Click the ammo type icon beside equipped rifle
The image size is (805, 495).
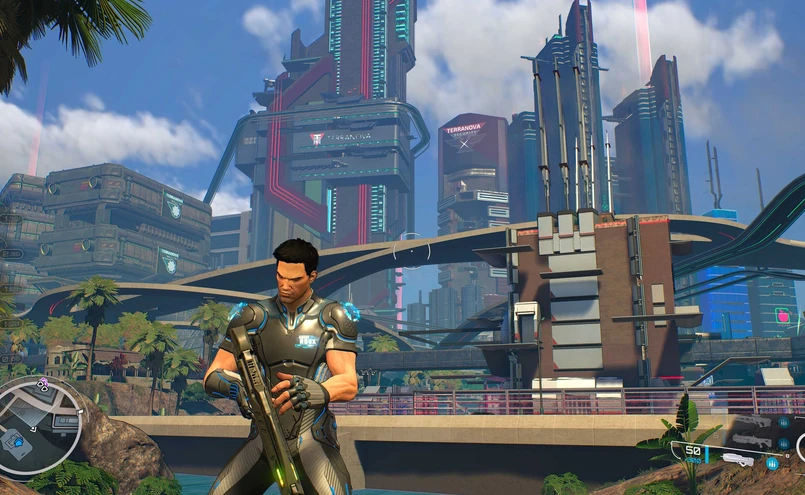(773, 463)
